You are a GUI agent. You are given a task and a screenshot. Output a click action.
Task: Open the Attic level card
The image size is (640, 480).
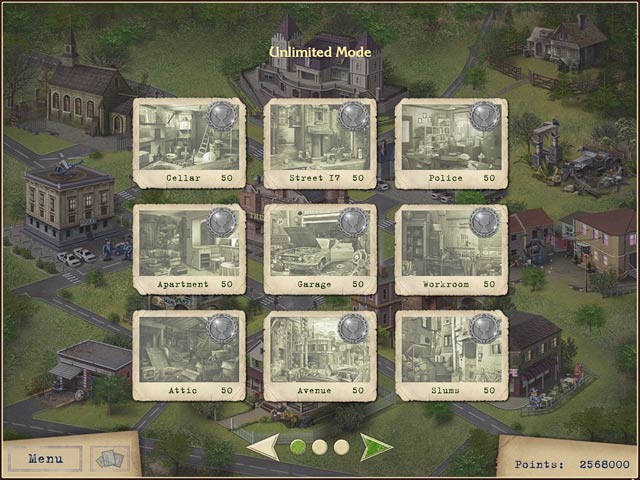(189, 356)
